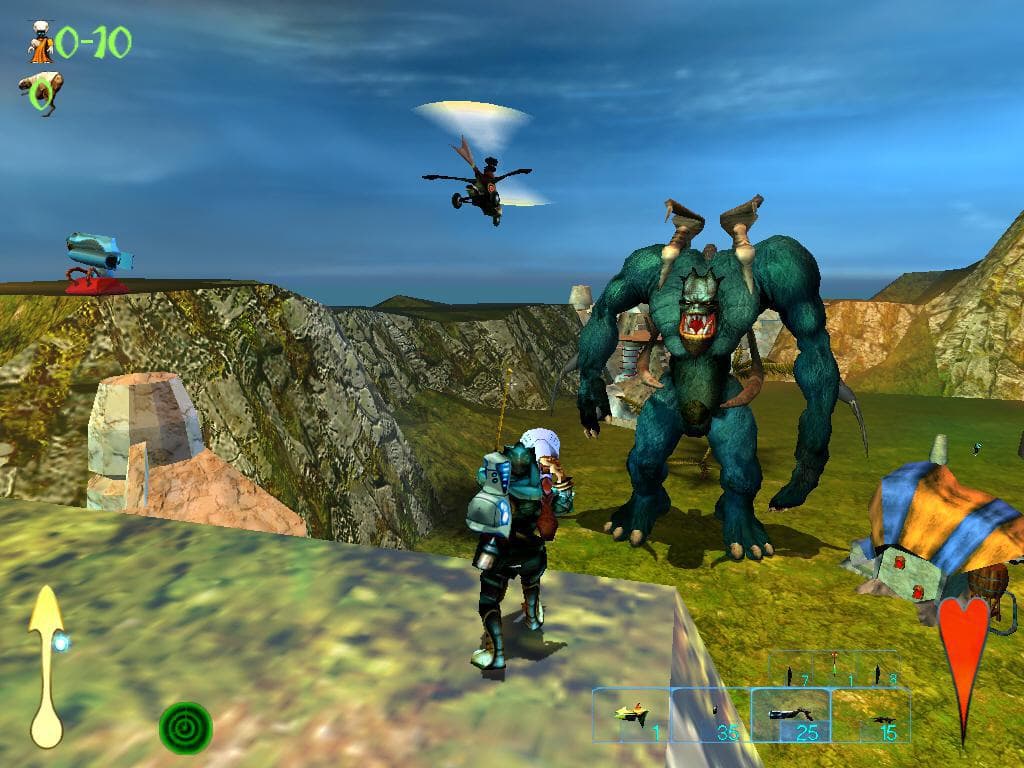This screenshot has width=1024, height=768.
Task: Choose the weapon slot showing 35 ammo
Action: [711, 715]
